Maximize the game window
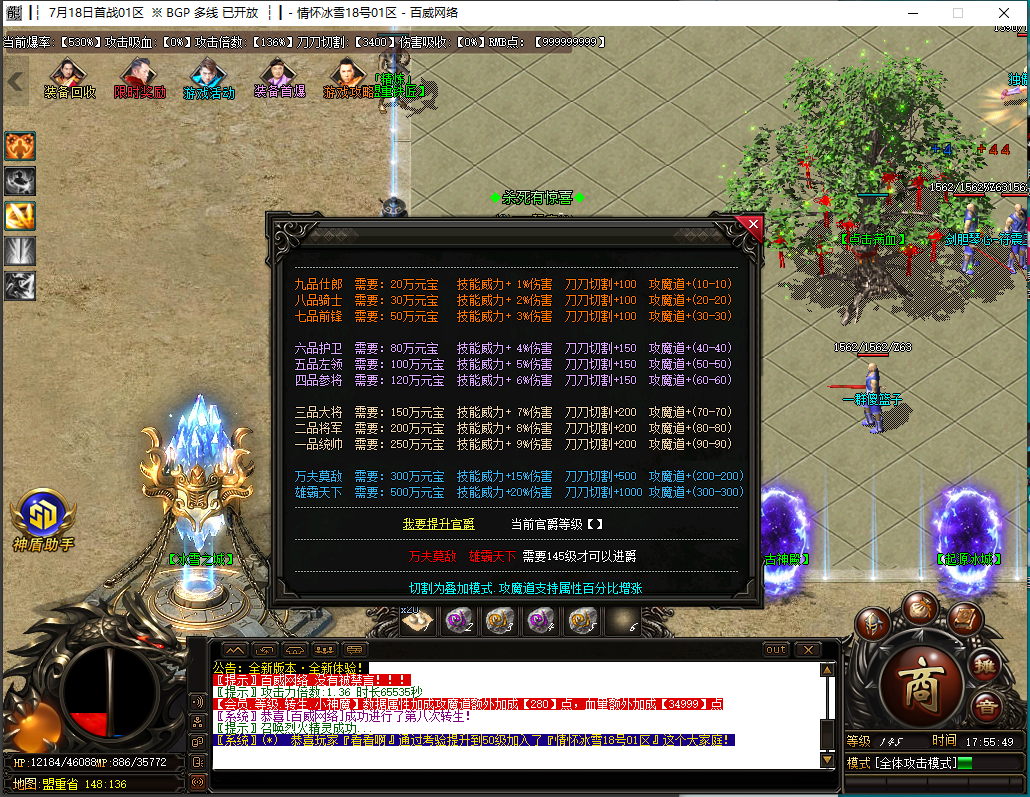The image size is (1030, 797). click(957, 13)
